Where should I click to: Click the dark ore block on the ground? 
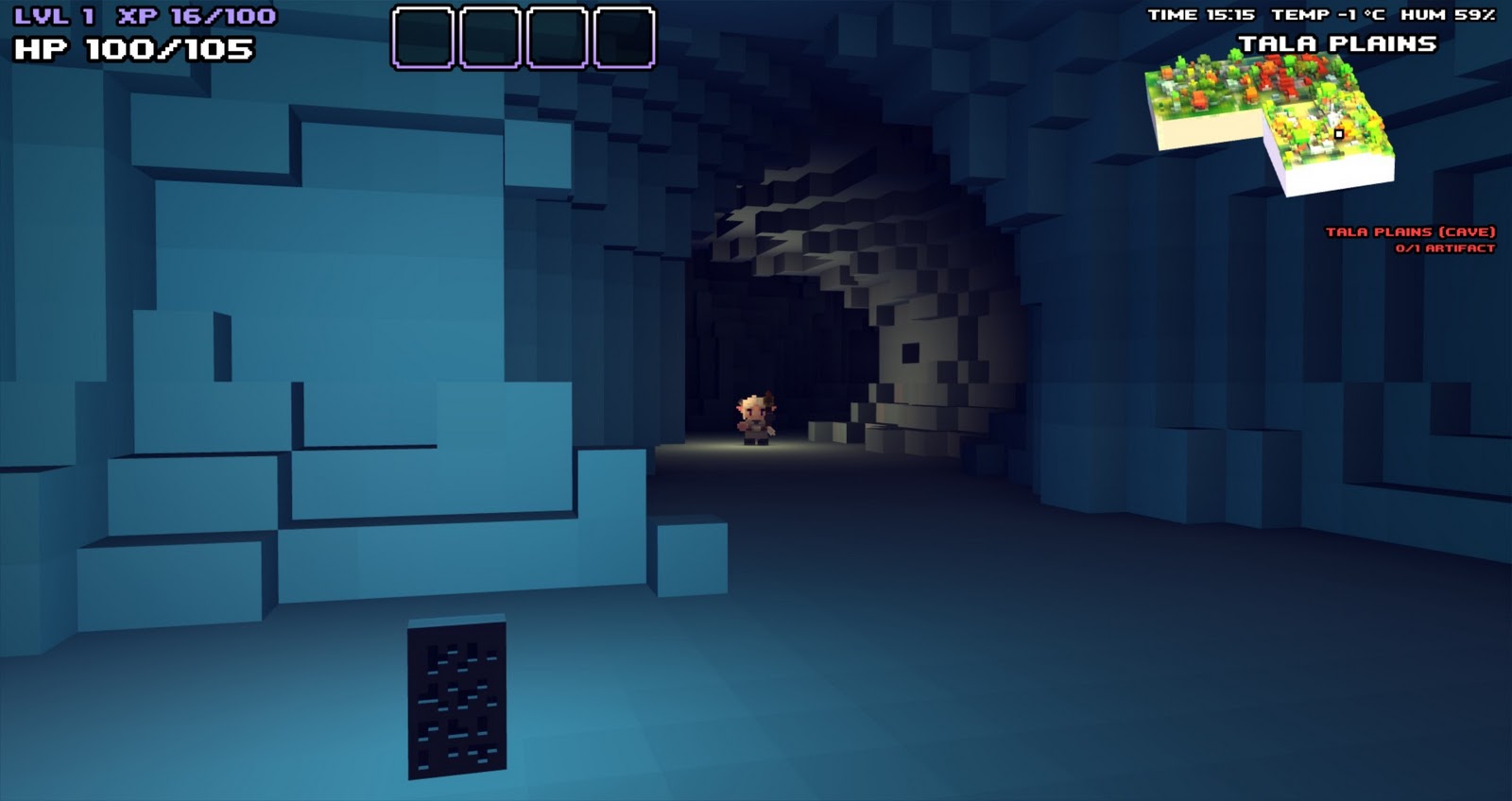(x=455, y=699)
